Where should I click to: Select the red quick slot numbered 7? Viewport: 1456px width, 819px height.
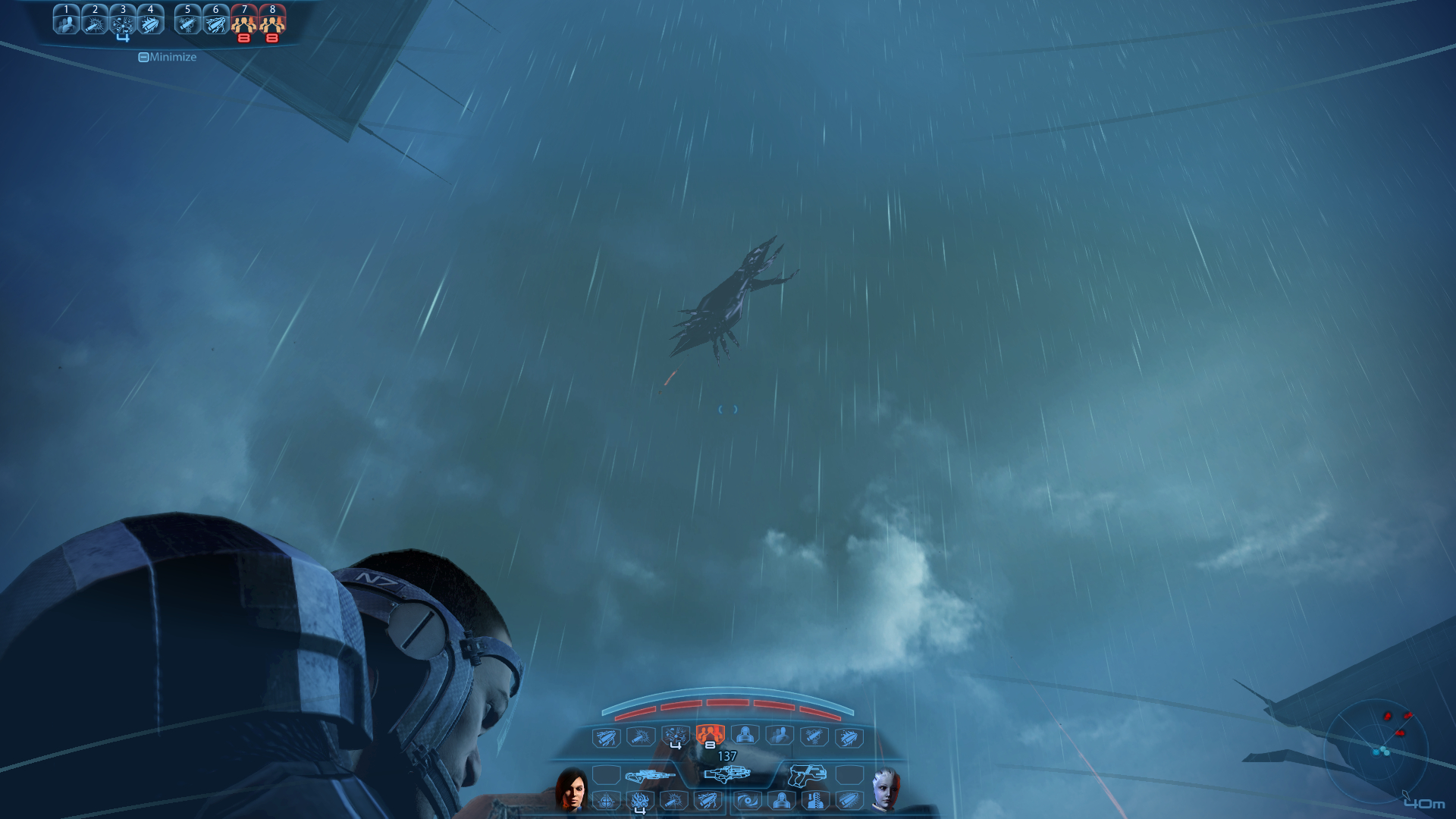(x=244, y=22)
